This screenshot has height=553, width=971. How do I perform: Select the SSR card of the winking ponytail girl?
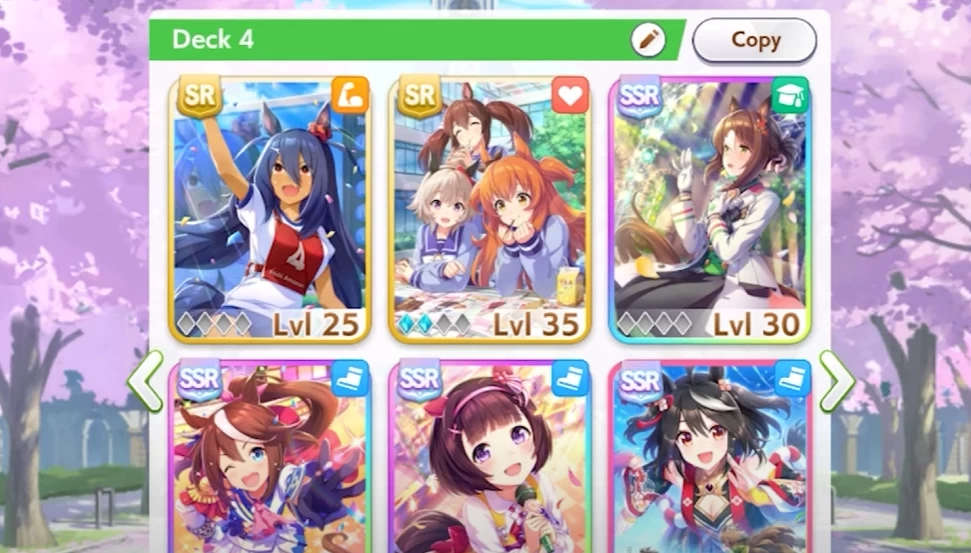click(x=270, y=458)
